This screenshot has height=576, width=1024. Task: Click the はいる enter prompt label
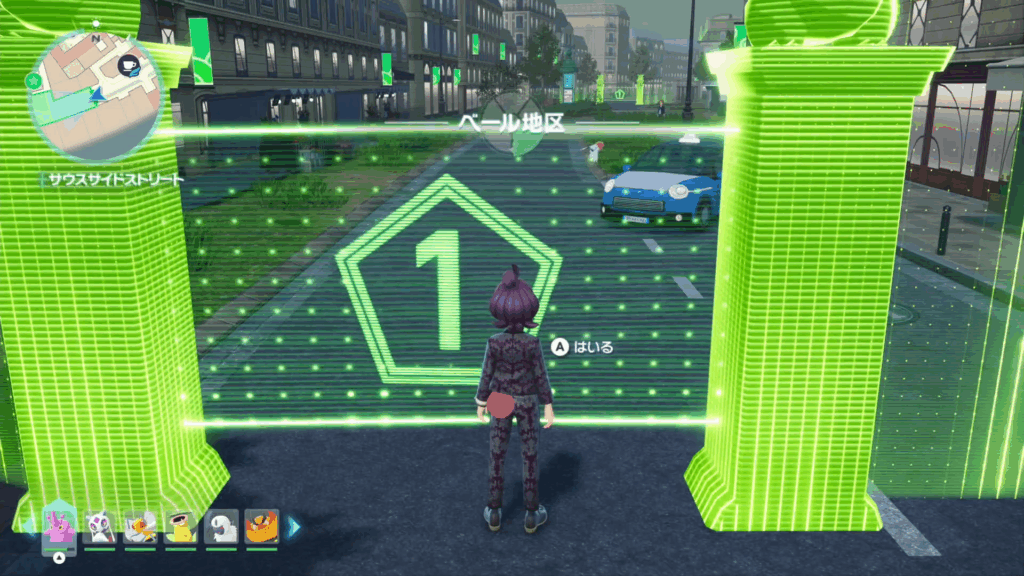(593, 347)
